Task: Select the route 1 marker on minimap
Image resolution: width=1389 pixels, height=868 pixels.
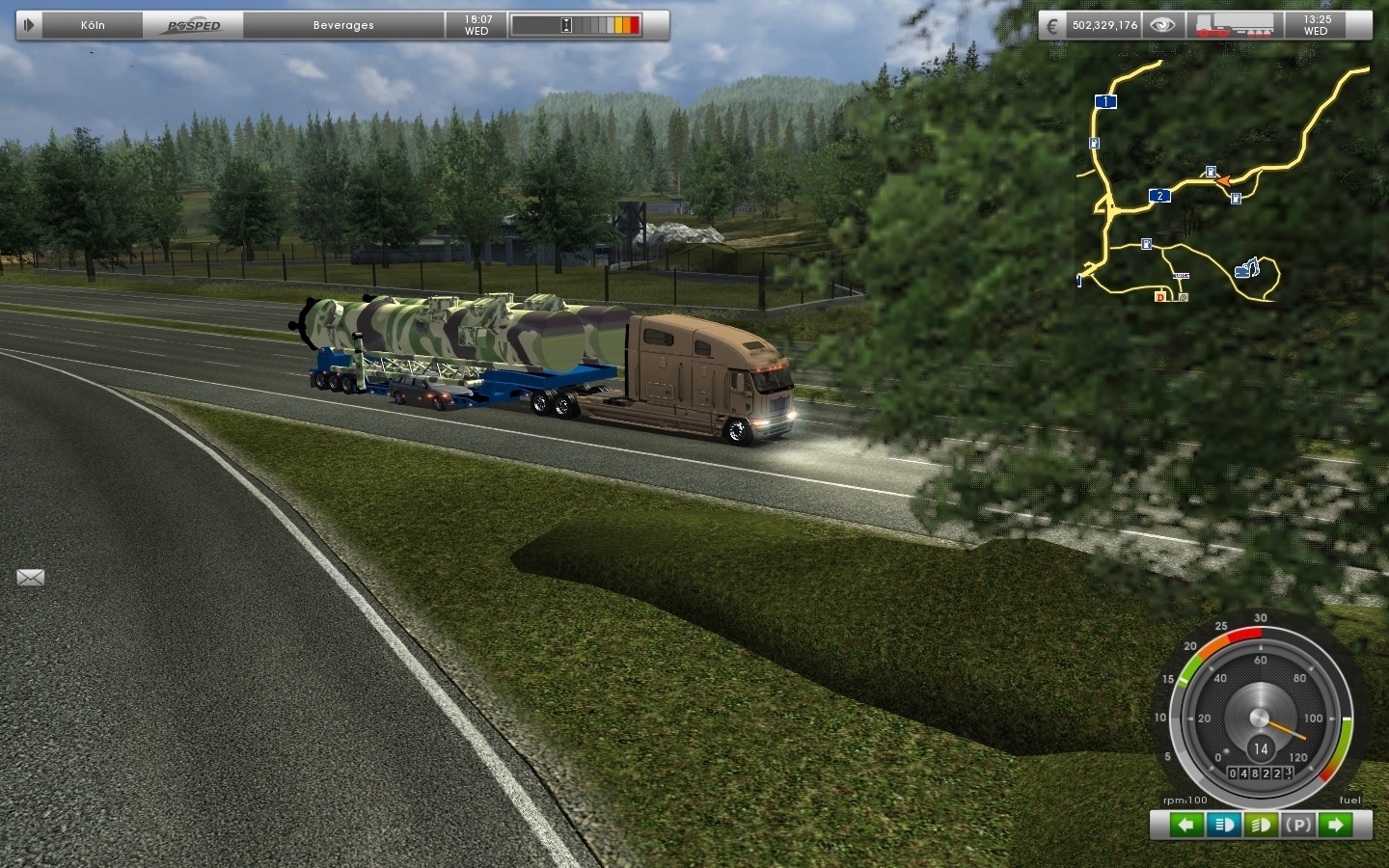Action: point(1105,101)
